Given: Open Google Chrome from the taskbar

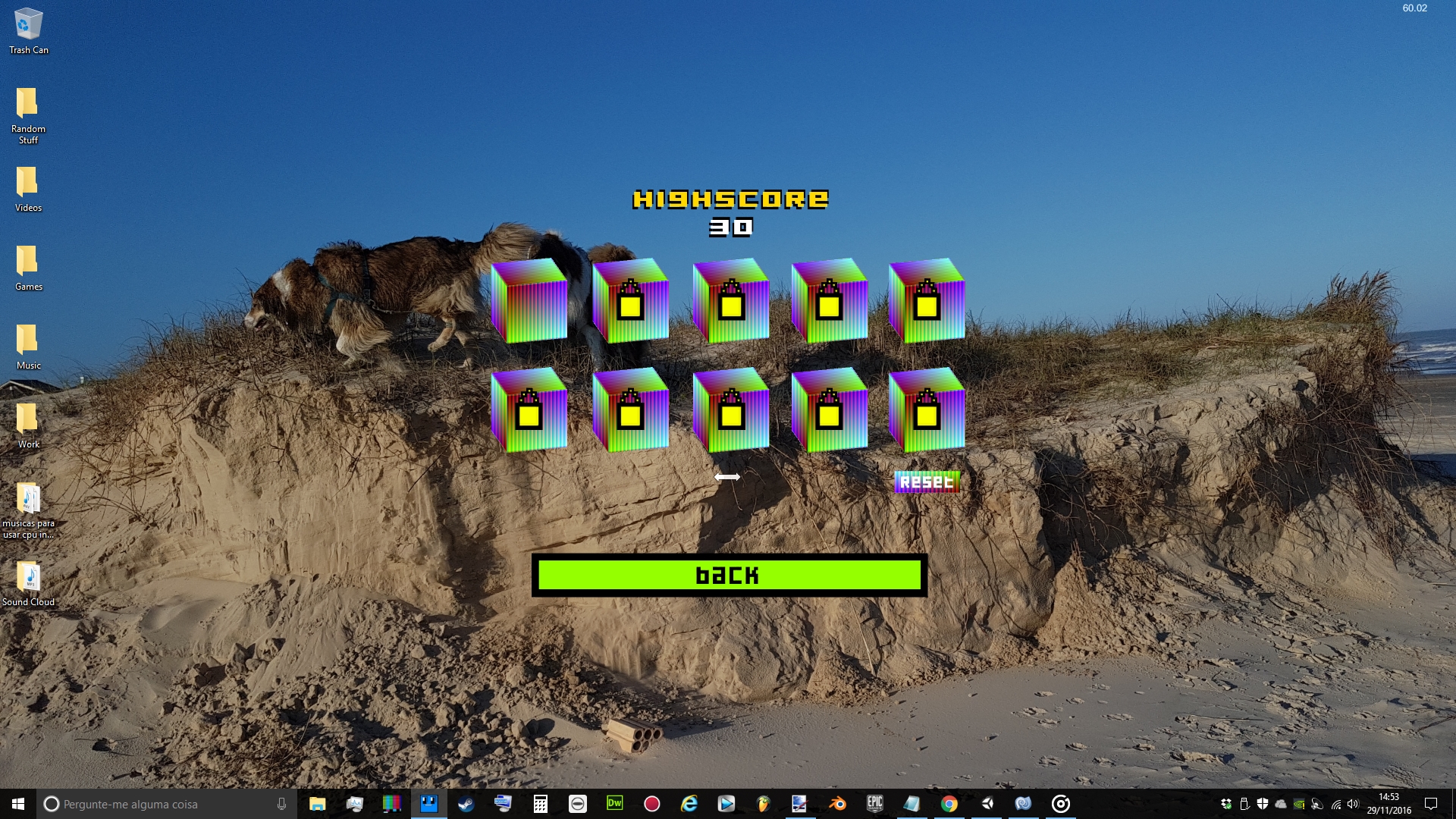Looking at the screenshot, I should [x=949, y=804].
